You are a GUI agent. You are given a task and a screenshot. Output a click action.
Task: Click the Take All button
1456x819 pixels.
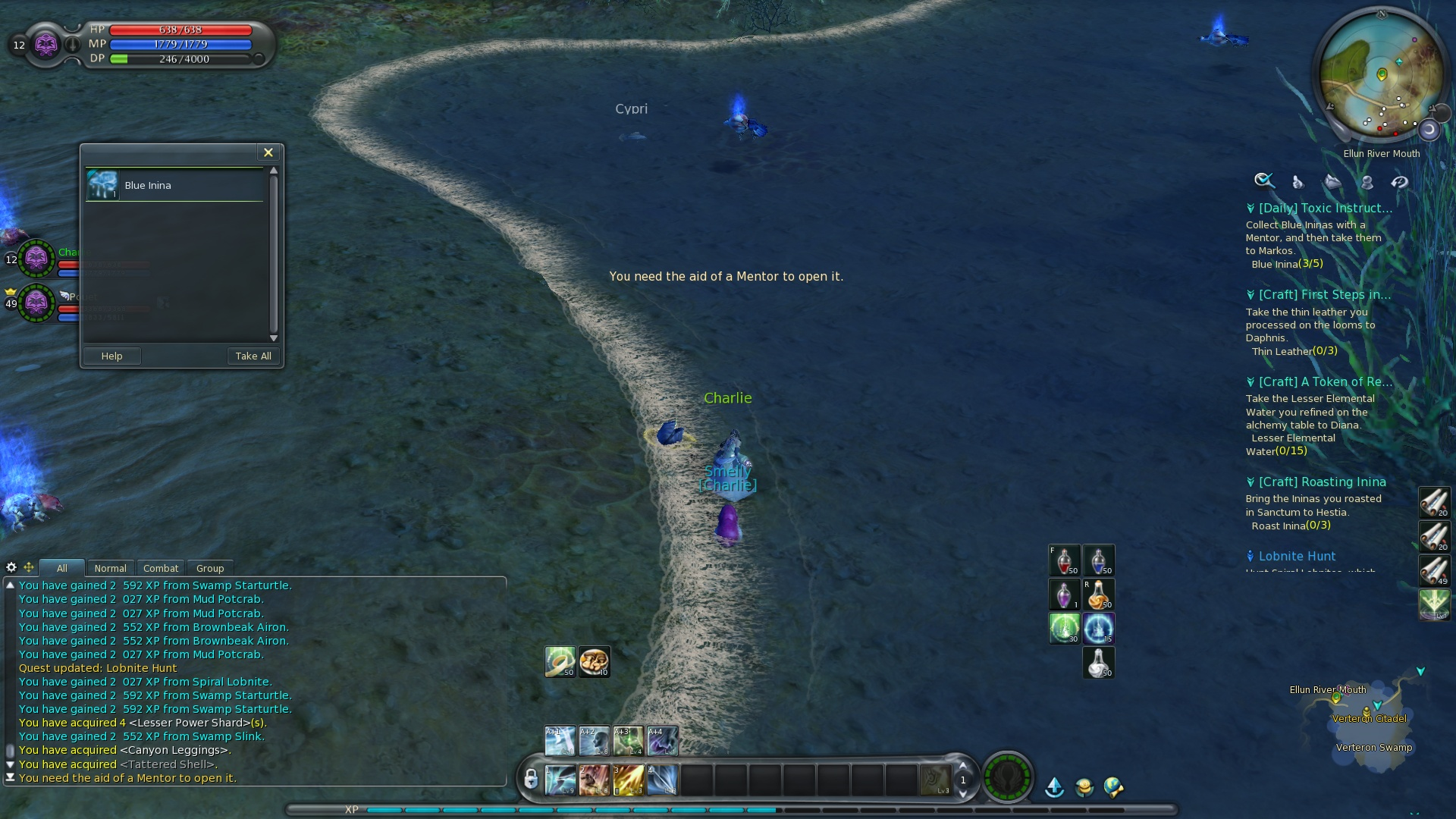[x=253, y=356]
